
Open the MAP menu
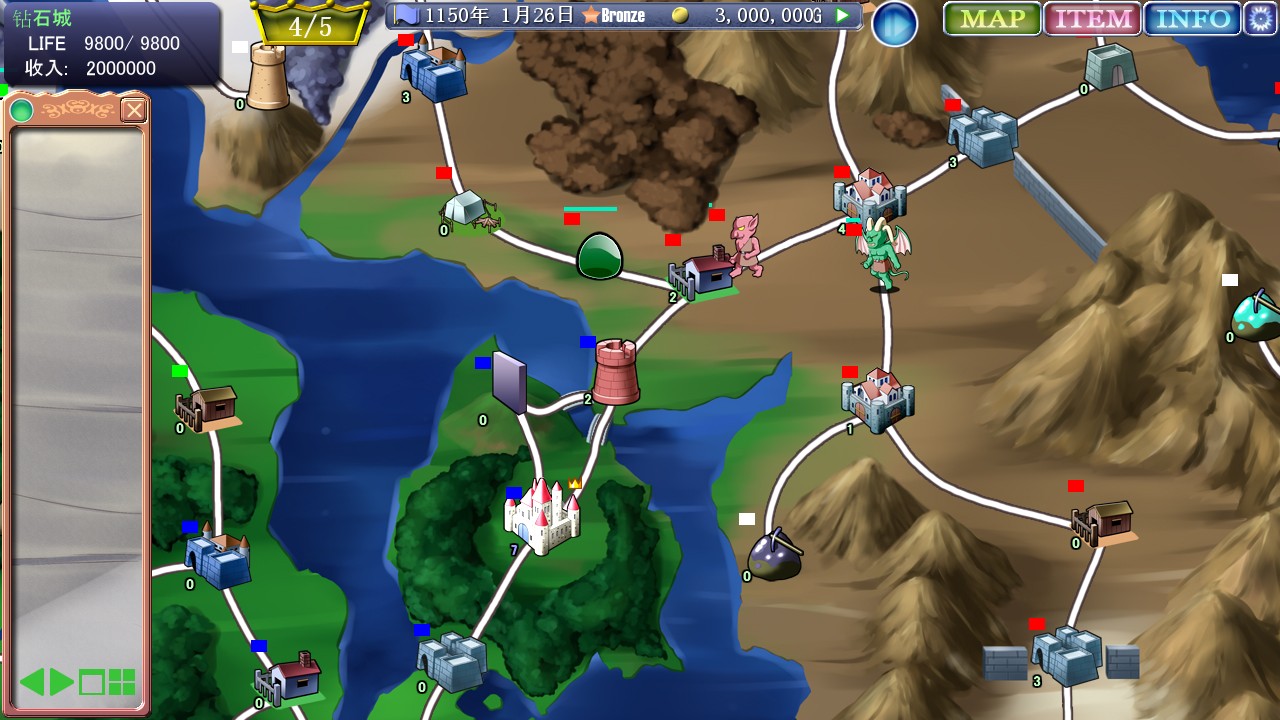pos(992,19)
